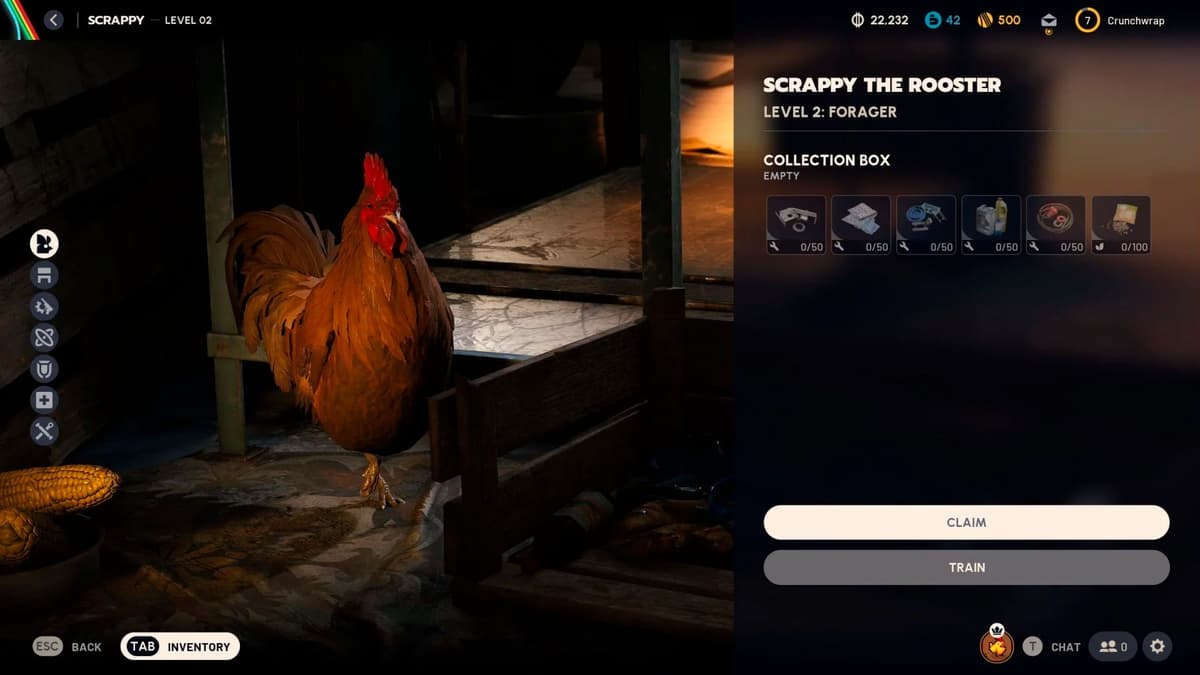The width and height of the screenshot is (1200, 675).
Task: Open the gear-shaped station tab
Action: point(44,306)
